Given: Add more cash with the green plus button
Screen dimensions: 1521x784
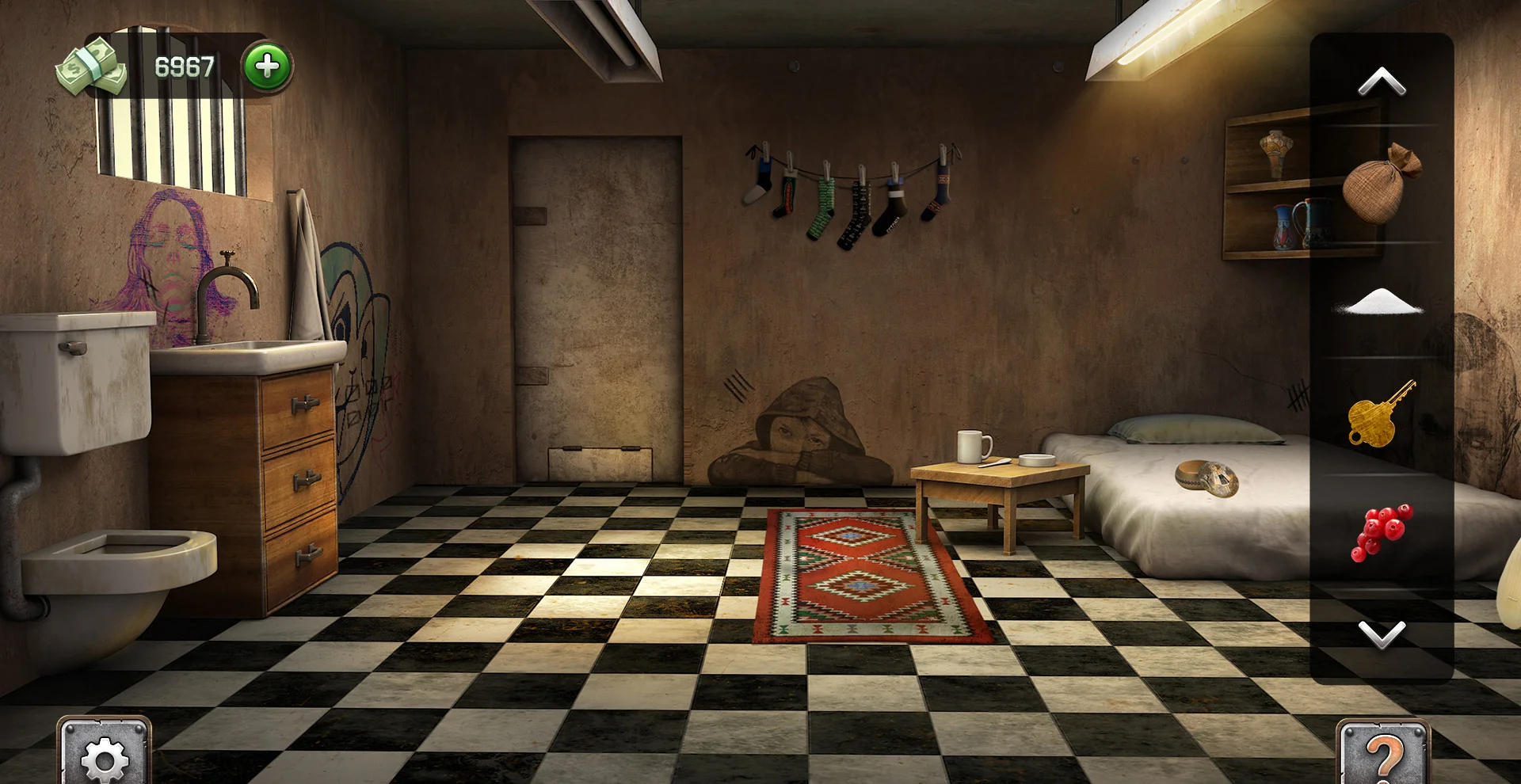Looking at the screenshot, I should tap(267, 67).
